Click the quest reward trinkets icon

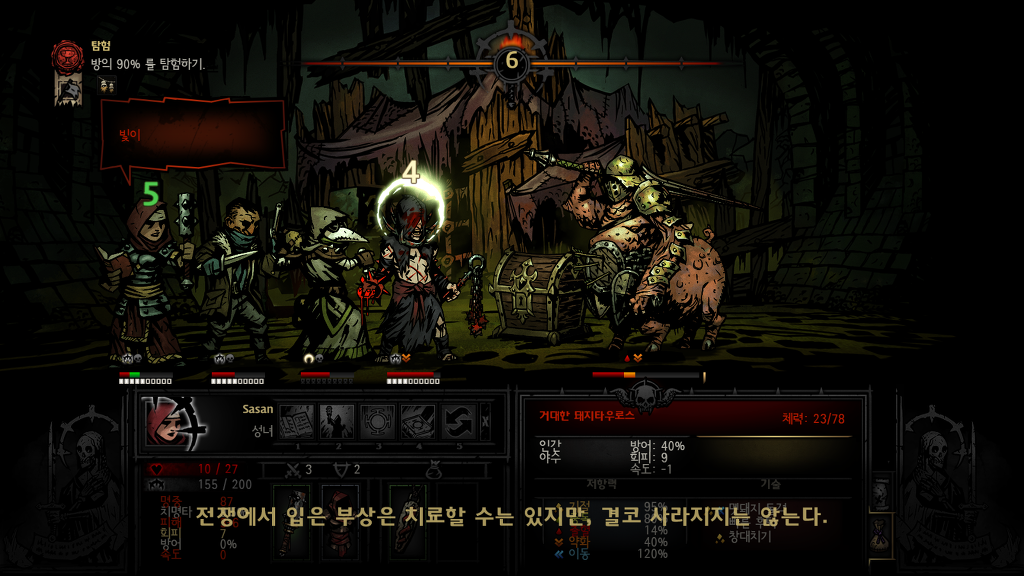tap(107, 86)
